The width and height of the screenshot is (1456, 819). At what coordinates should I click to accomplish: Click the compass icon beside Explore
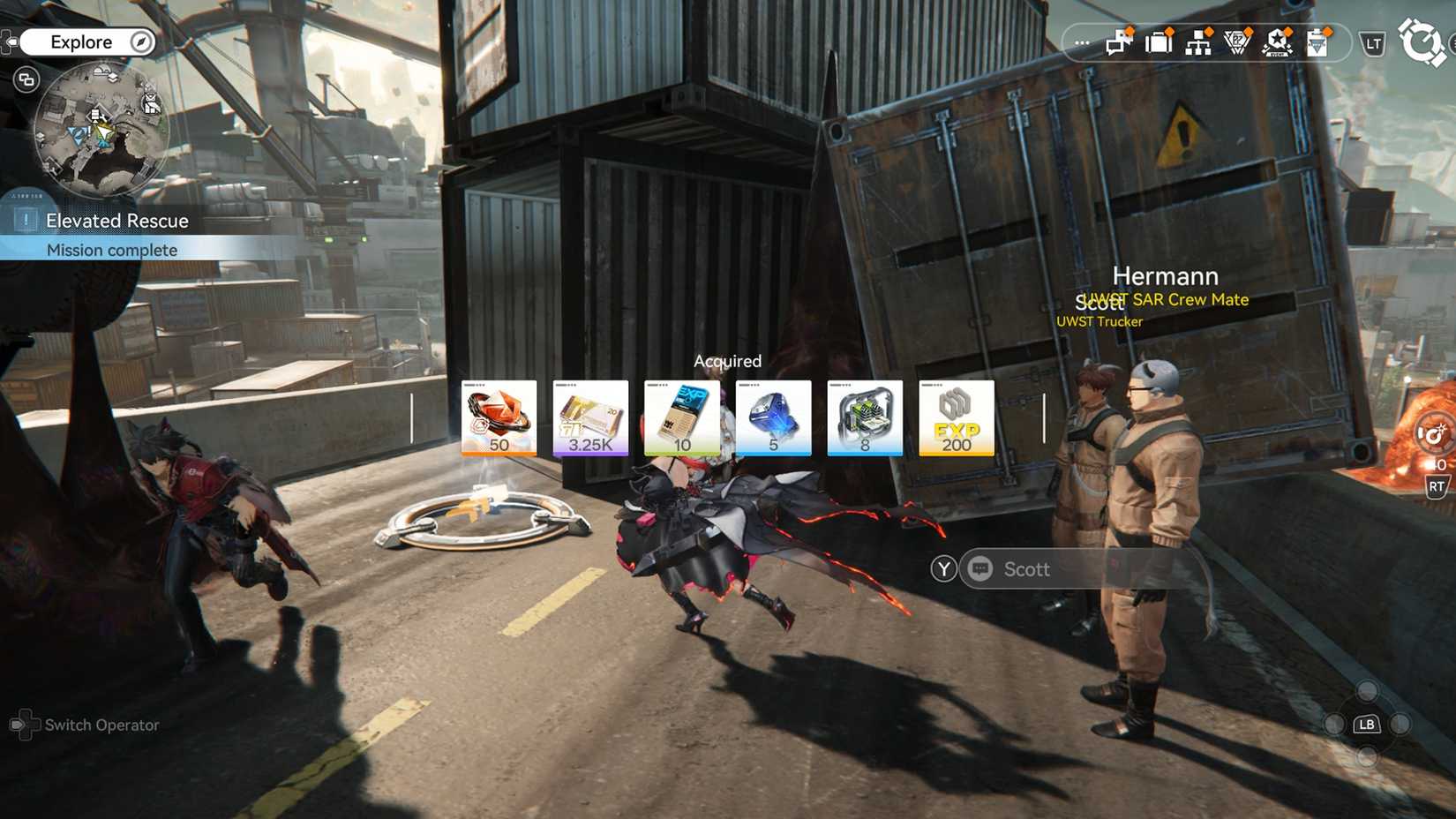pos(138,41)
